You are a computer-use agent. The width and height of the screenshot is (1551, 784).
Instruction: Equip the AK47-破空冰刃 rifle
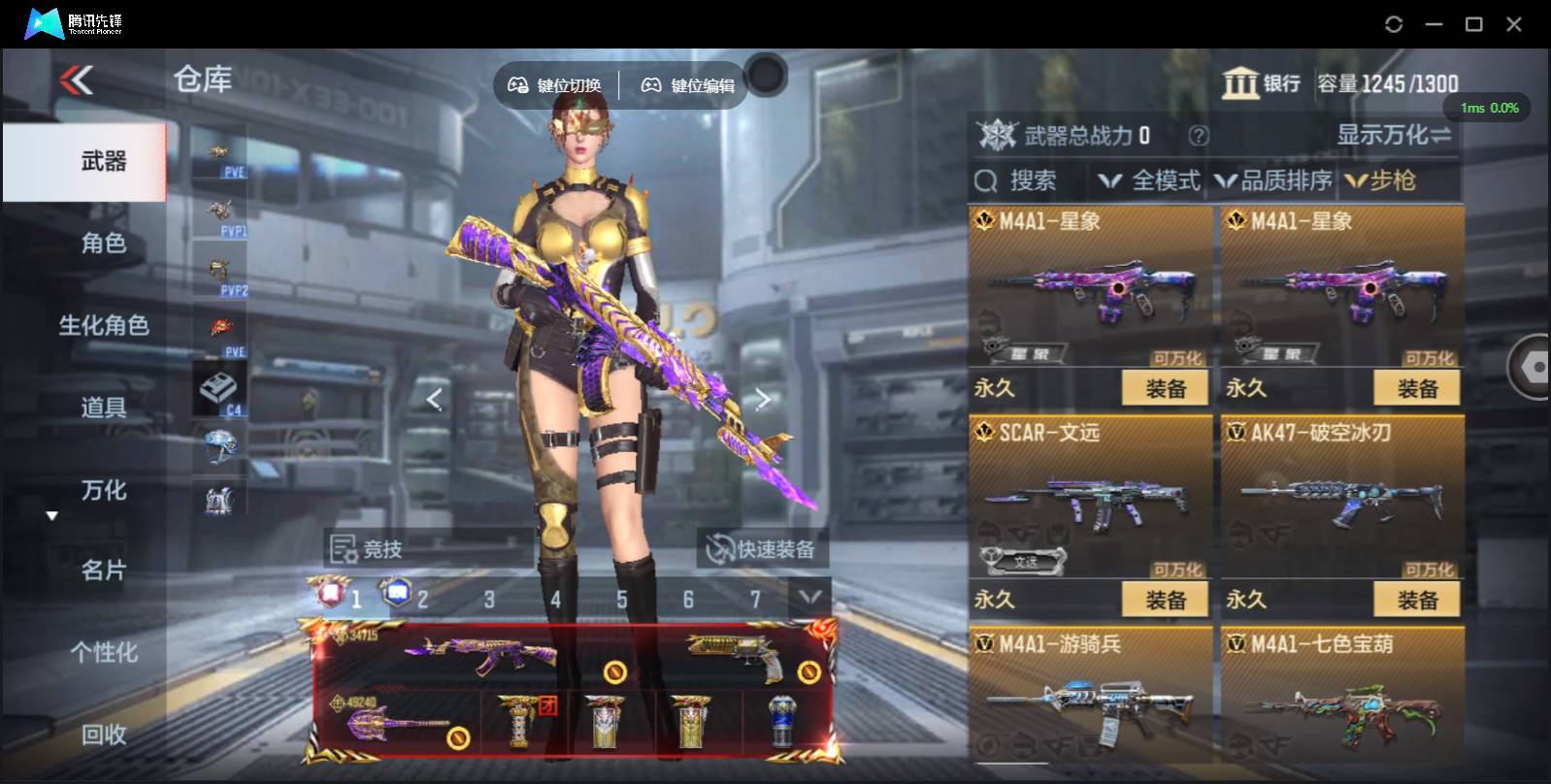tap(1417, 600)
